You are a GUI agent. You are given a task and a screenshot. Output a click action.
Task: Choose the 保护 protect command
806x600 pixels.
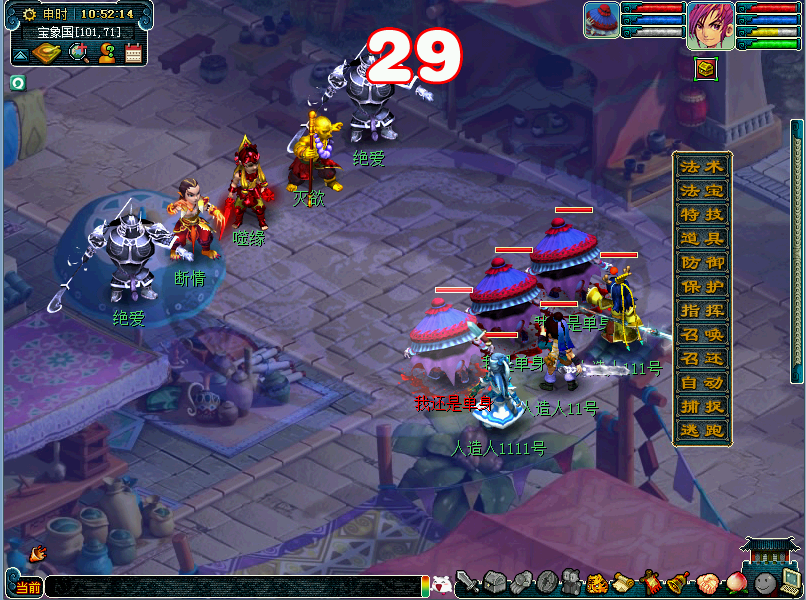[701, 286]
